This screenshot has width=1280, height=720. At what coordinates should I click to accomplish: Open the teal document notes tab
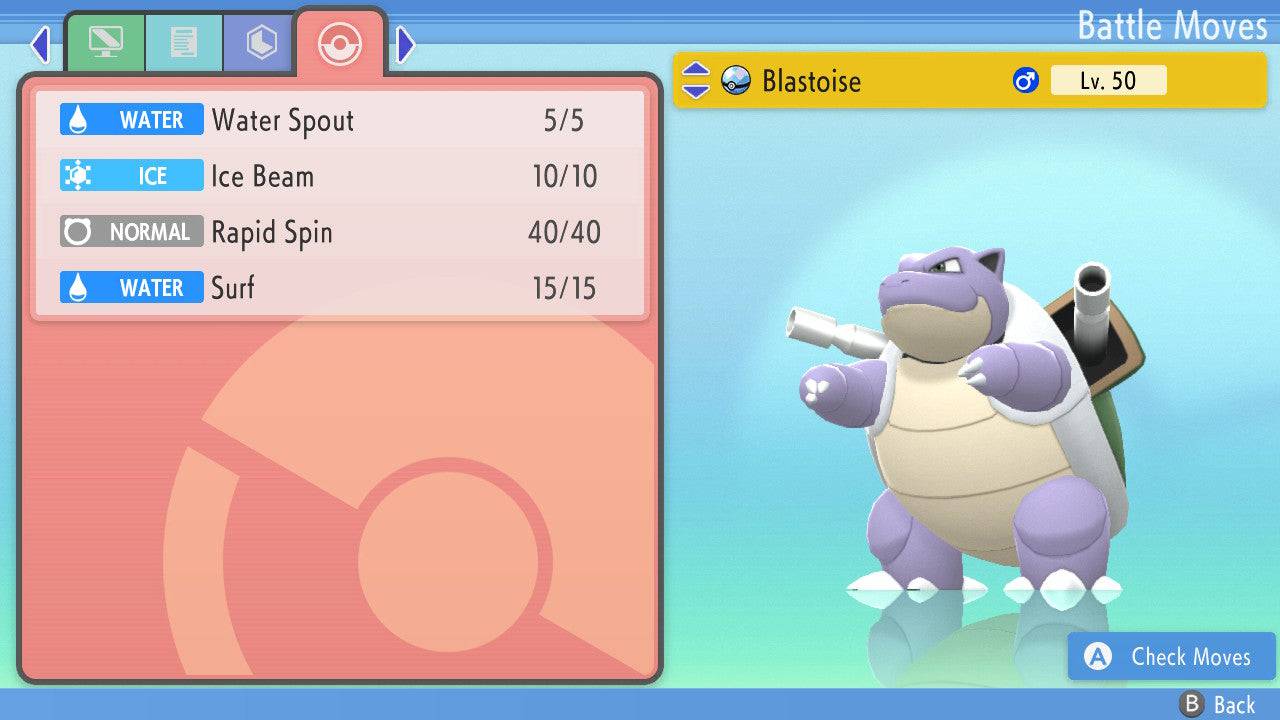[183, 43]
